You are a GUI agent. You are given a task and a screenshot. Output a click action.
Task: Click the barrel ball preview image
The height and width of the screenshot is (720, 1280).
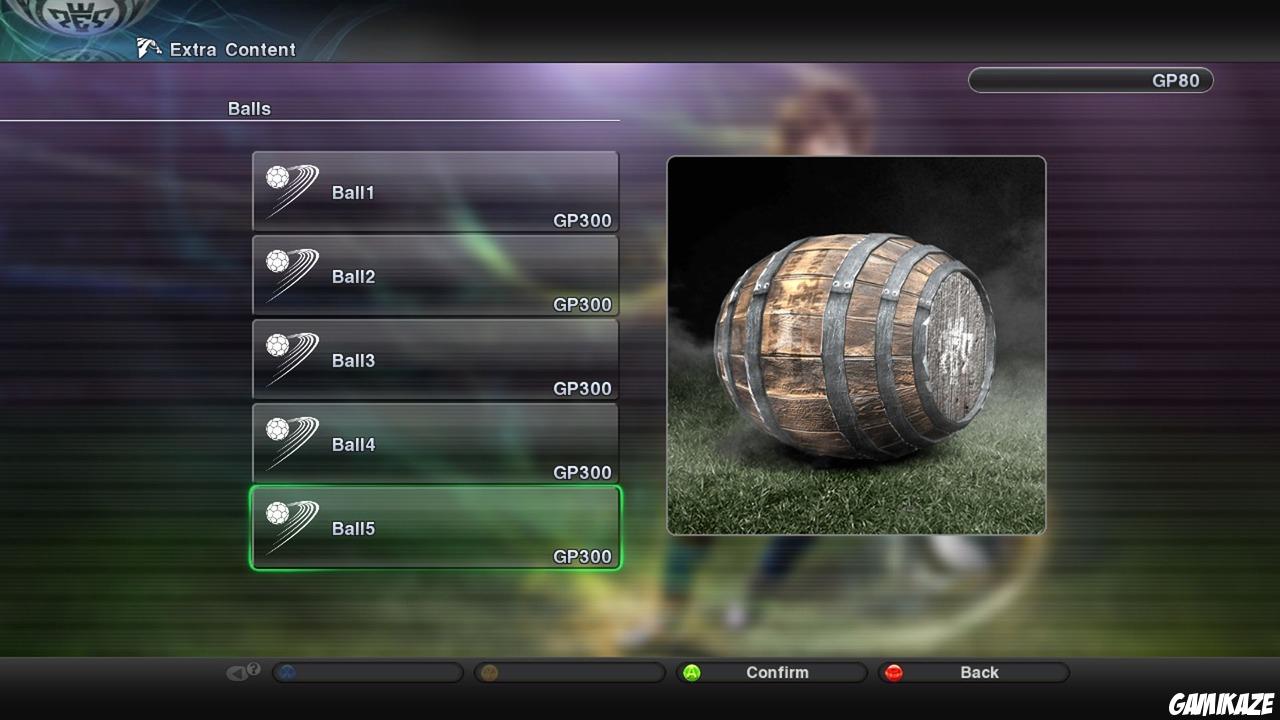[858, 345]
